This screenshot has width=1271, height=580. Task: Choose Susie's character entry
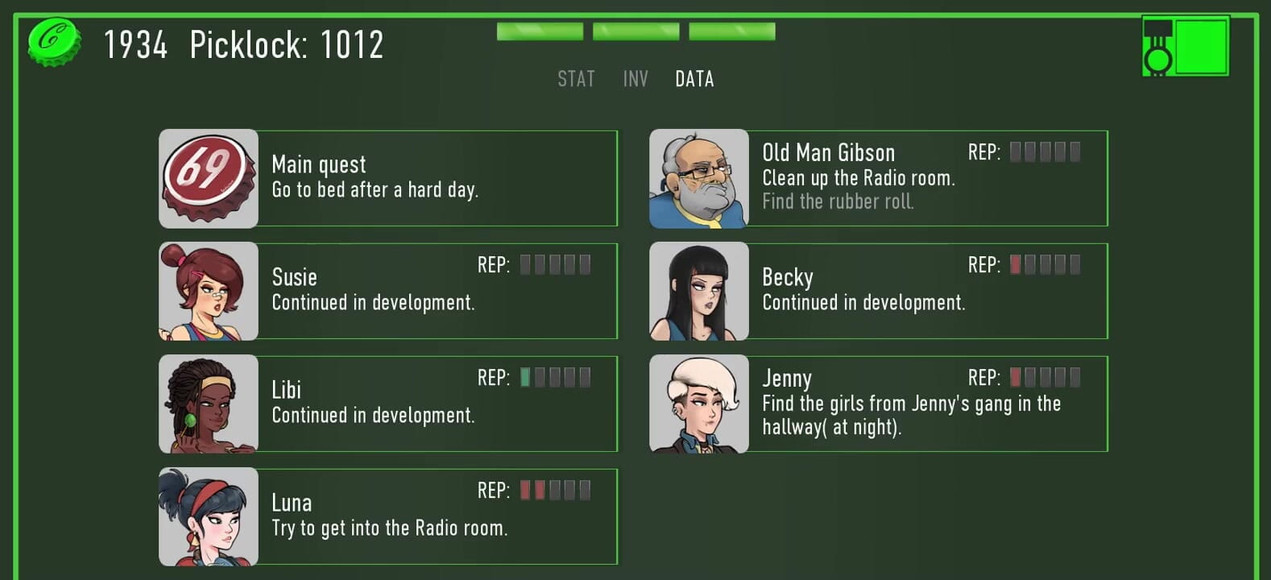(x=388, y=291)
